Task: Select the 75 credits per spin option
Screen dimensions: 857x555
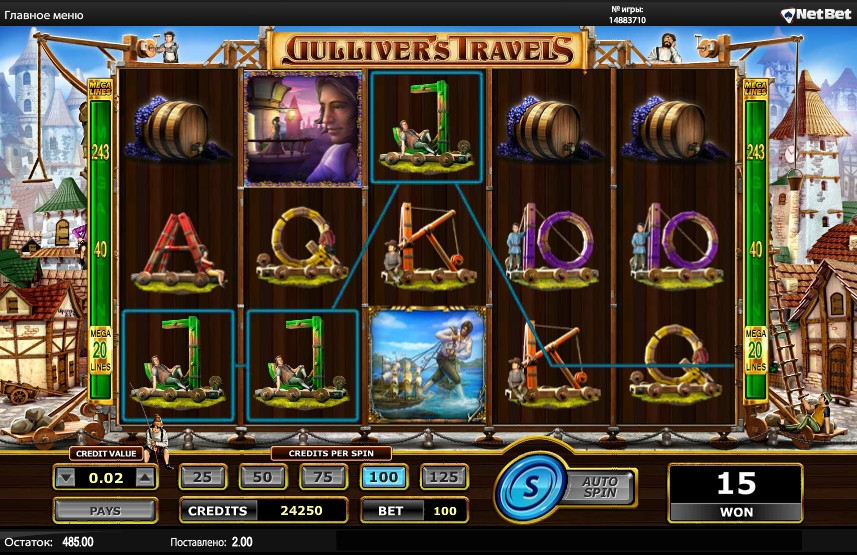Action: coord(322,478)
